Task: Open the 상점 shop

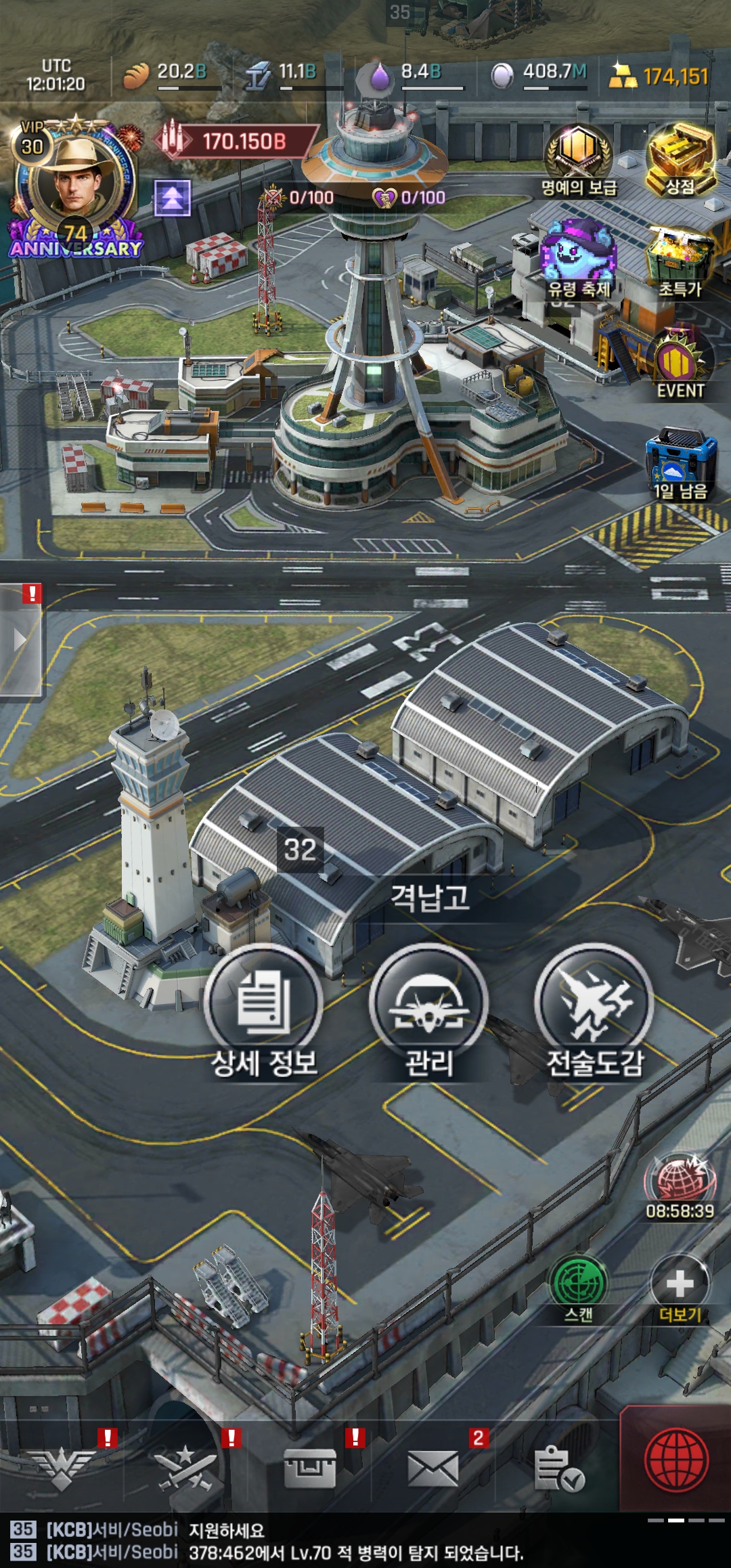Action: [x=680, y=160]
